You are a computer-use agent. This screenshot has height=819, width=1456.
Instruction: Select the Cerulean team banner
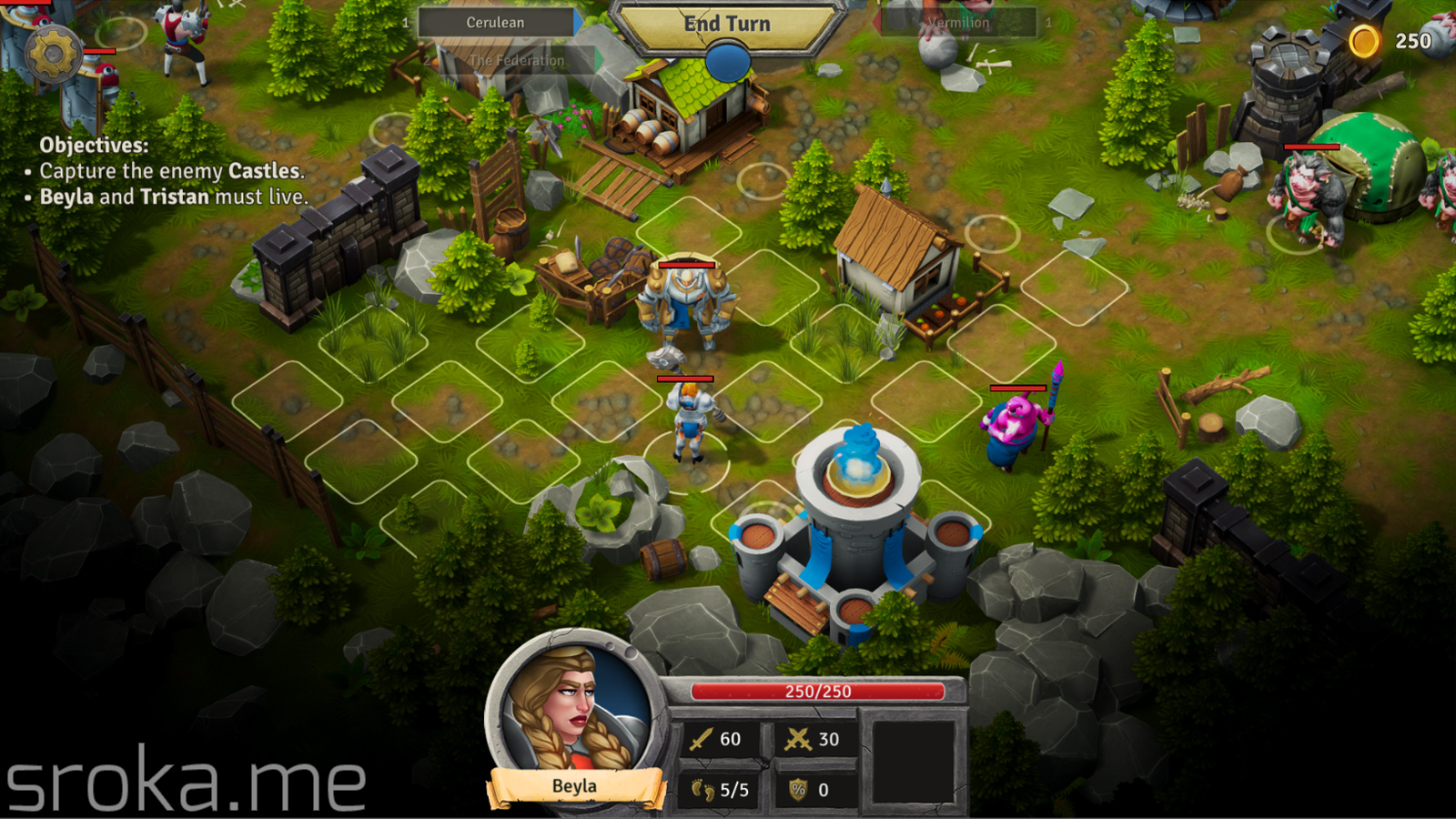(496, 23)
